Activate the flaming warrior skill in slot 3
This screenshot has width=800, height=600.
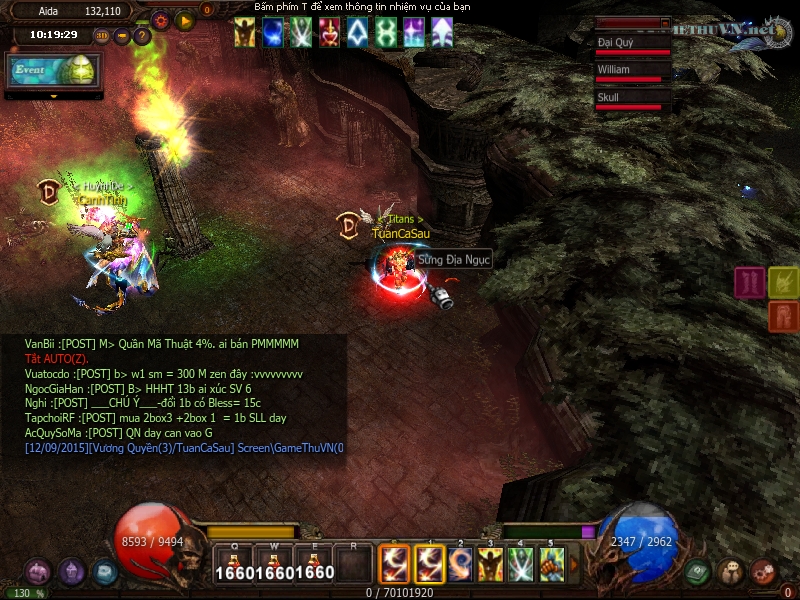[x=490, y=563]
